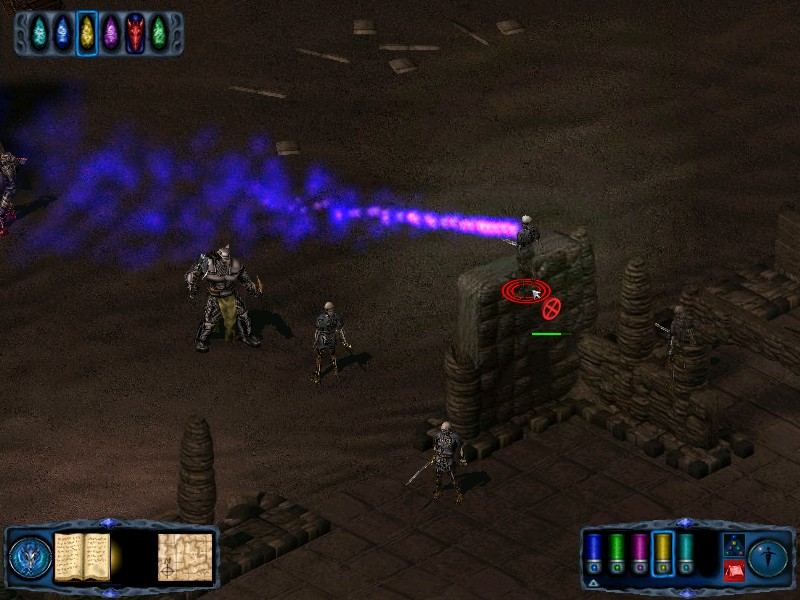This screenshot has height=600, width=800.
Task: Select the green vial slot
Action: pyautogui.click(x=617, y=553)
